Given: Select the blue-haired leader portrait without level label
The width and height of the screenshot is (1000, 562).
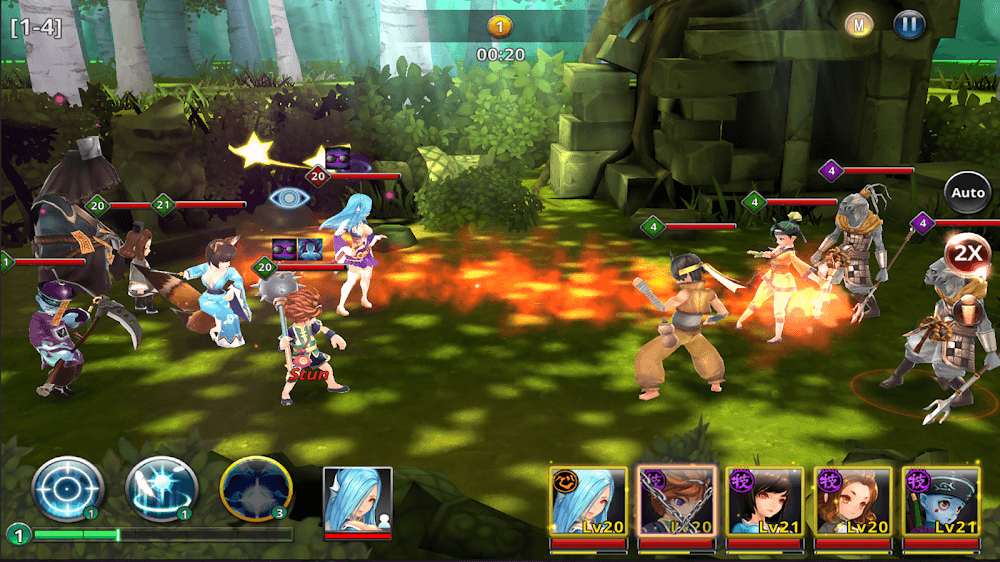Looking at the screenshot, I should coord(358,500).
